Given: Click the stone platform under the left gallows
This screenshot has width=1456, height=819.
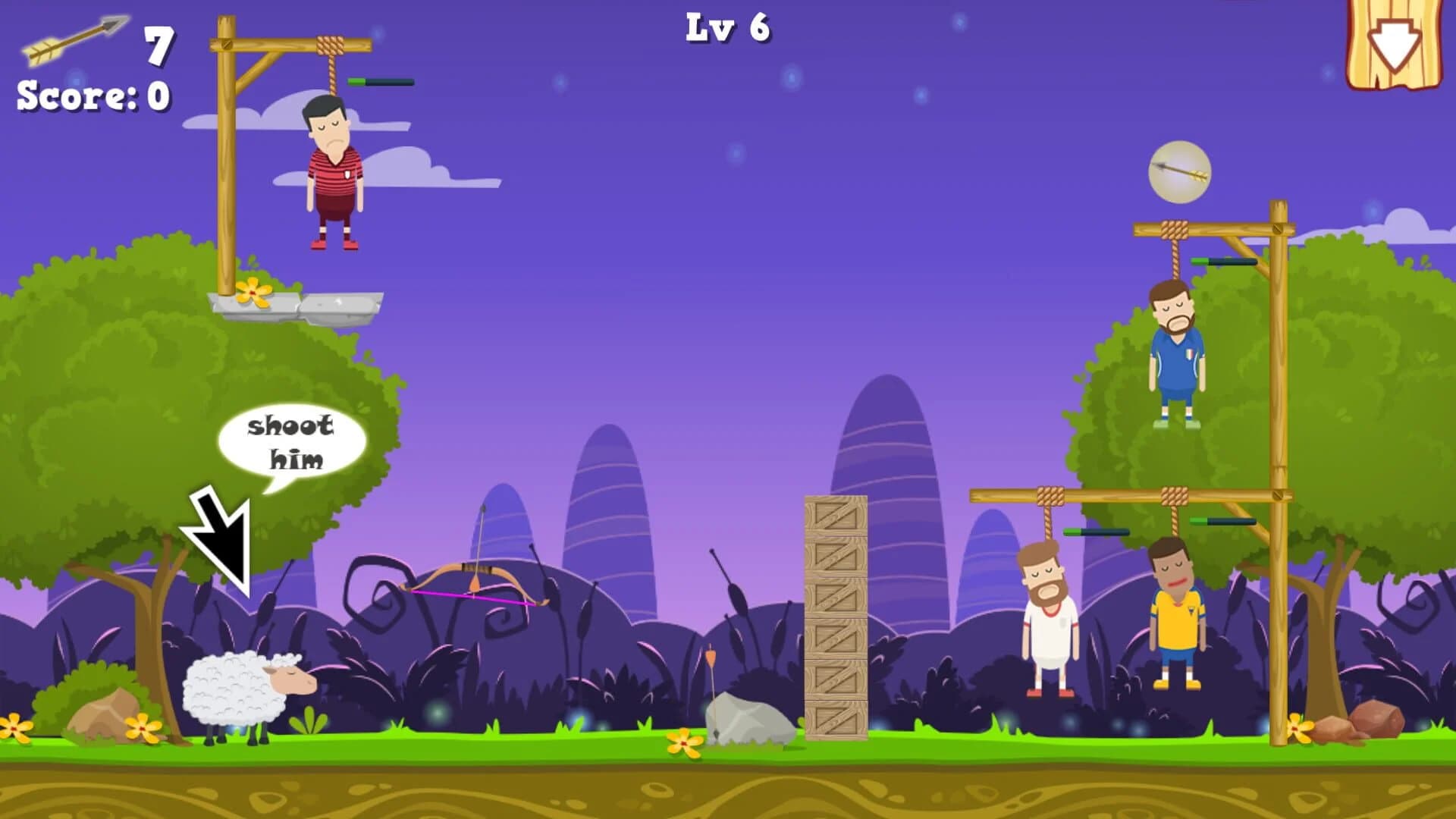Looking at the screenshot, I should [x=300, y=307].
